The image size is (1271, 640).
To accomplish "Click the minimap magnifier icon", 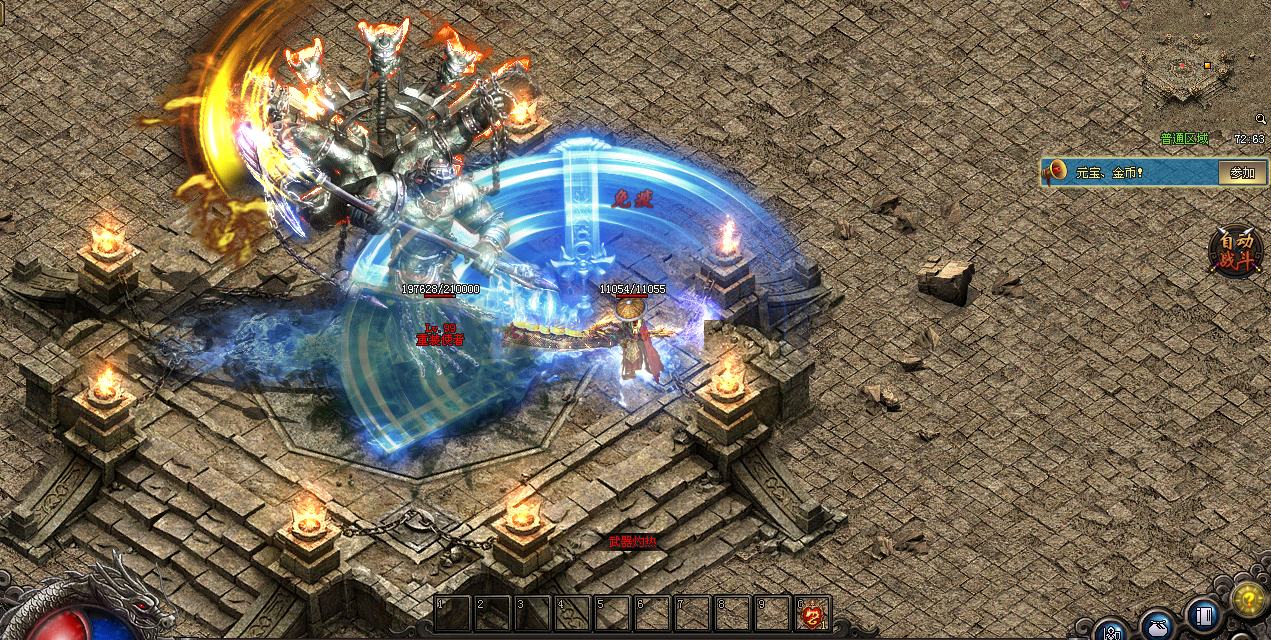I will pos(1260,119).
